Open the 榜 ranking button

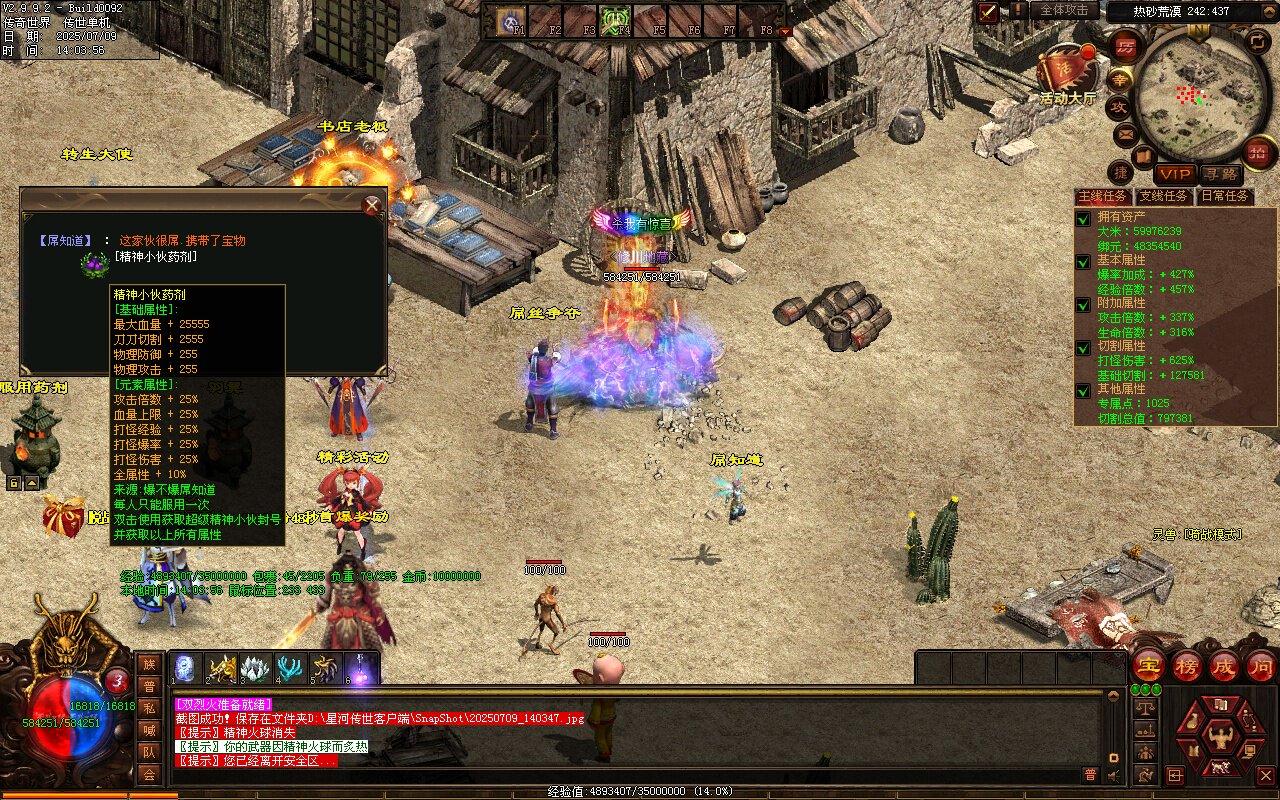click(1187, 664)
